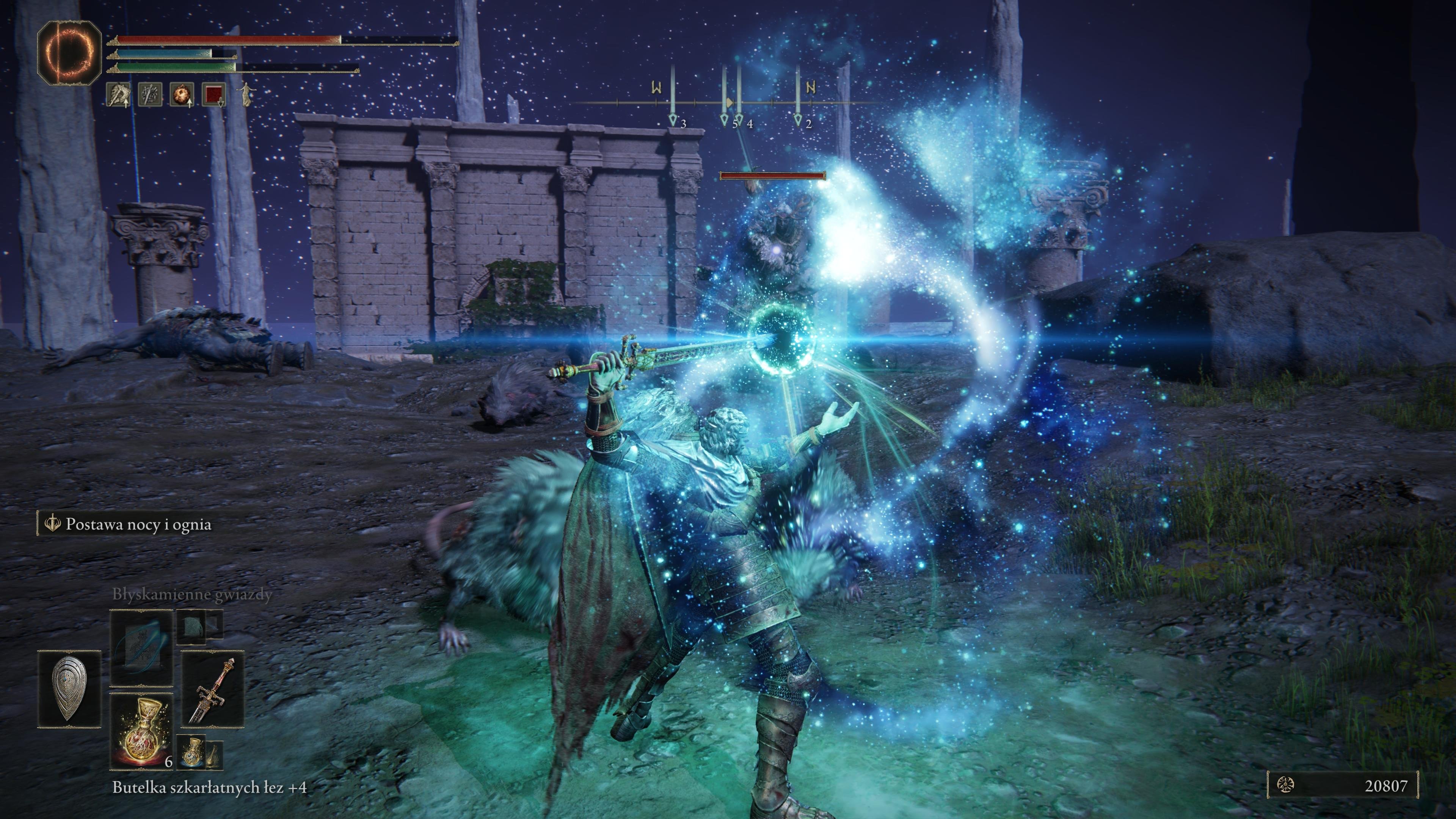The image size is (1456, 819).
Task: Click the robed statue status icon
Action: (x=246, y=94)
